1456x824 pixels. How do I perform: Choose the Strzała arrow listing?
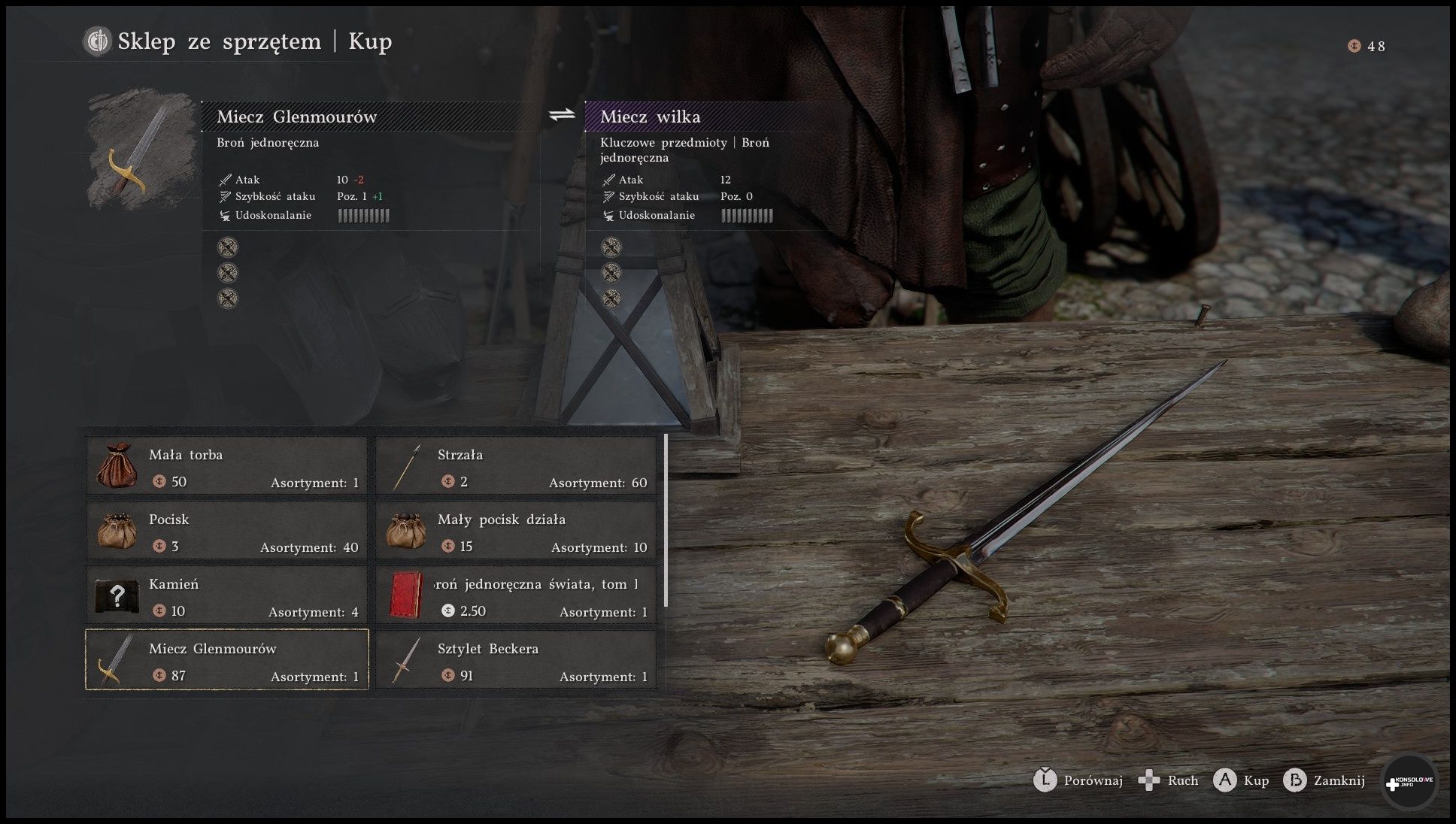[x=515, y=466]
